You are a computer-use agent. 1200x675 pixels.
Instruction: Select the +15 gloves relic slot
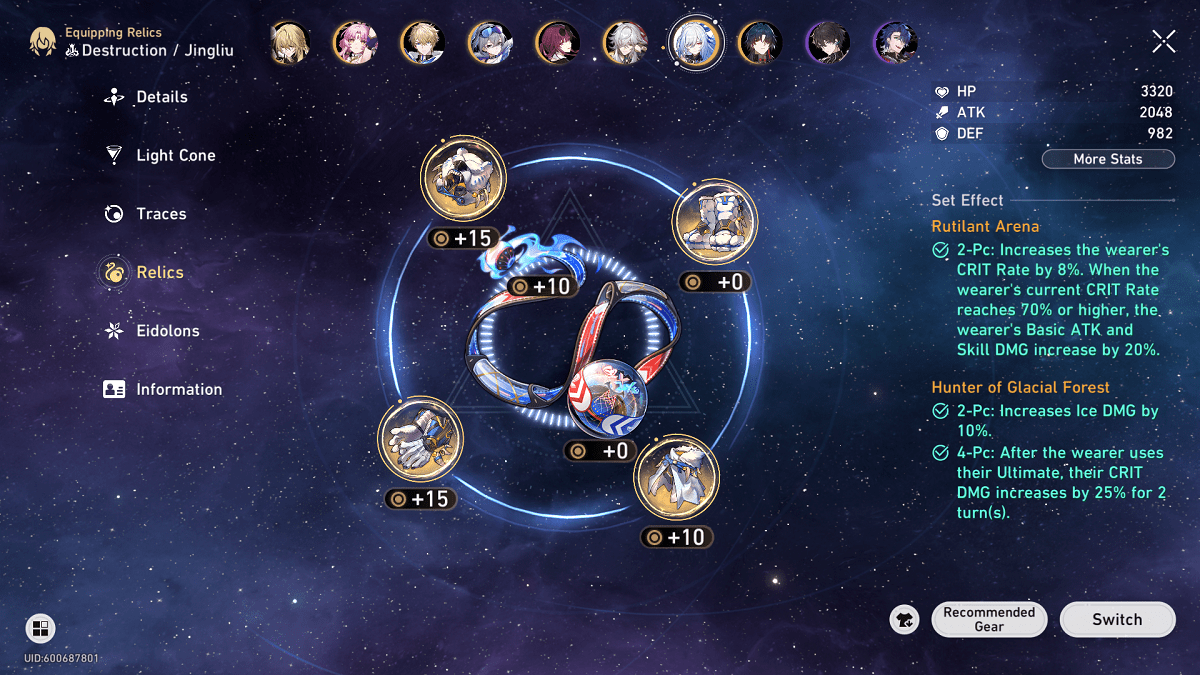point(420,442)
